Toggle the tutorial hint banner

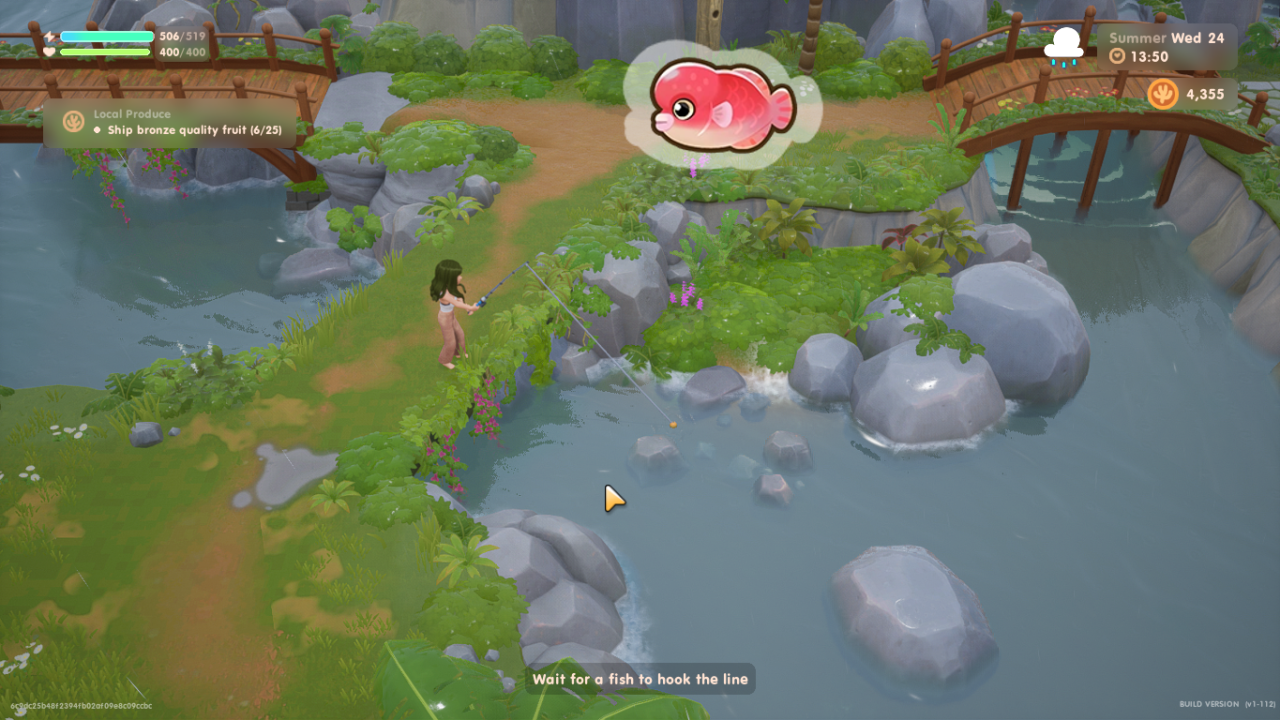point(639,679)
